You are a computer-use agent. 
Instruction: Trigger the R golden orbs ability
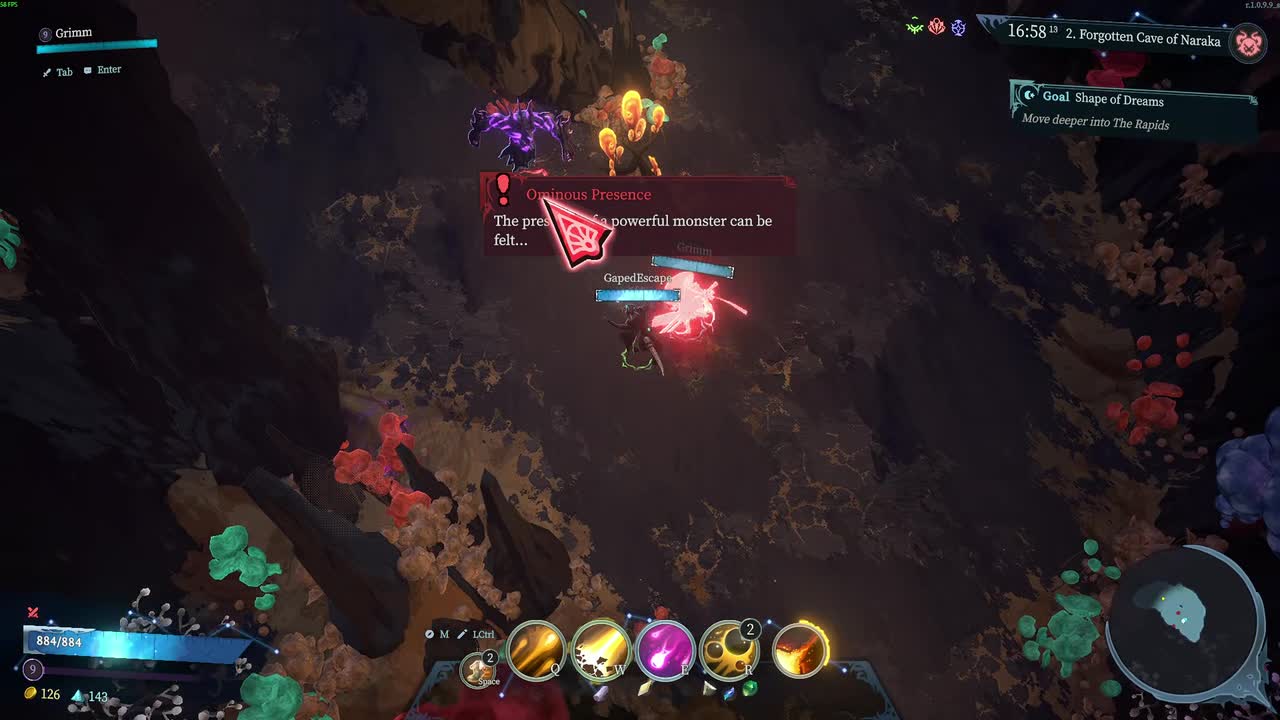point(729,650)
